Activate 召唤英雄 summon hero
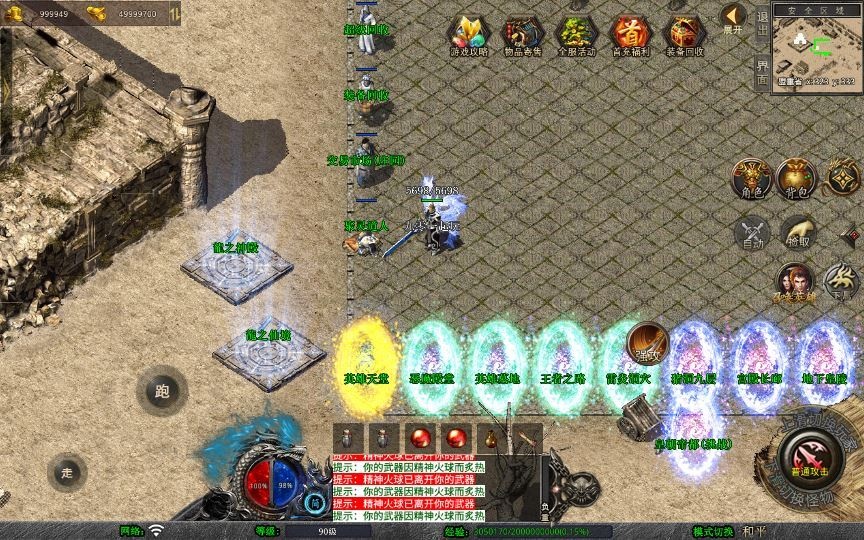864x540 pixels. [x=795, y=283]
